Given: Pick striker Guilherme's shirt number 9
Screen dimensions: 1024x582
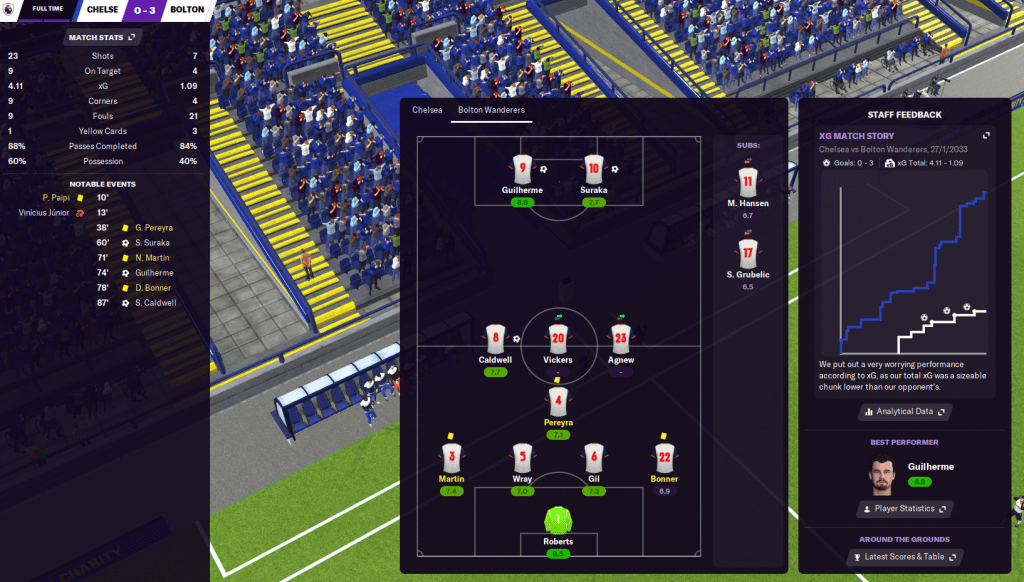Looking at the screenshot, I should click(x=522, y=168).
